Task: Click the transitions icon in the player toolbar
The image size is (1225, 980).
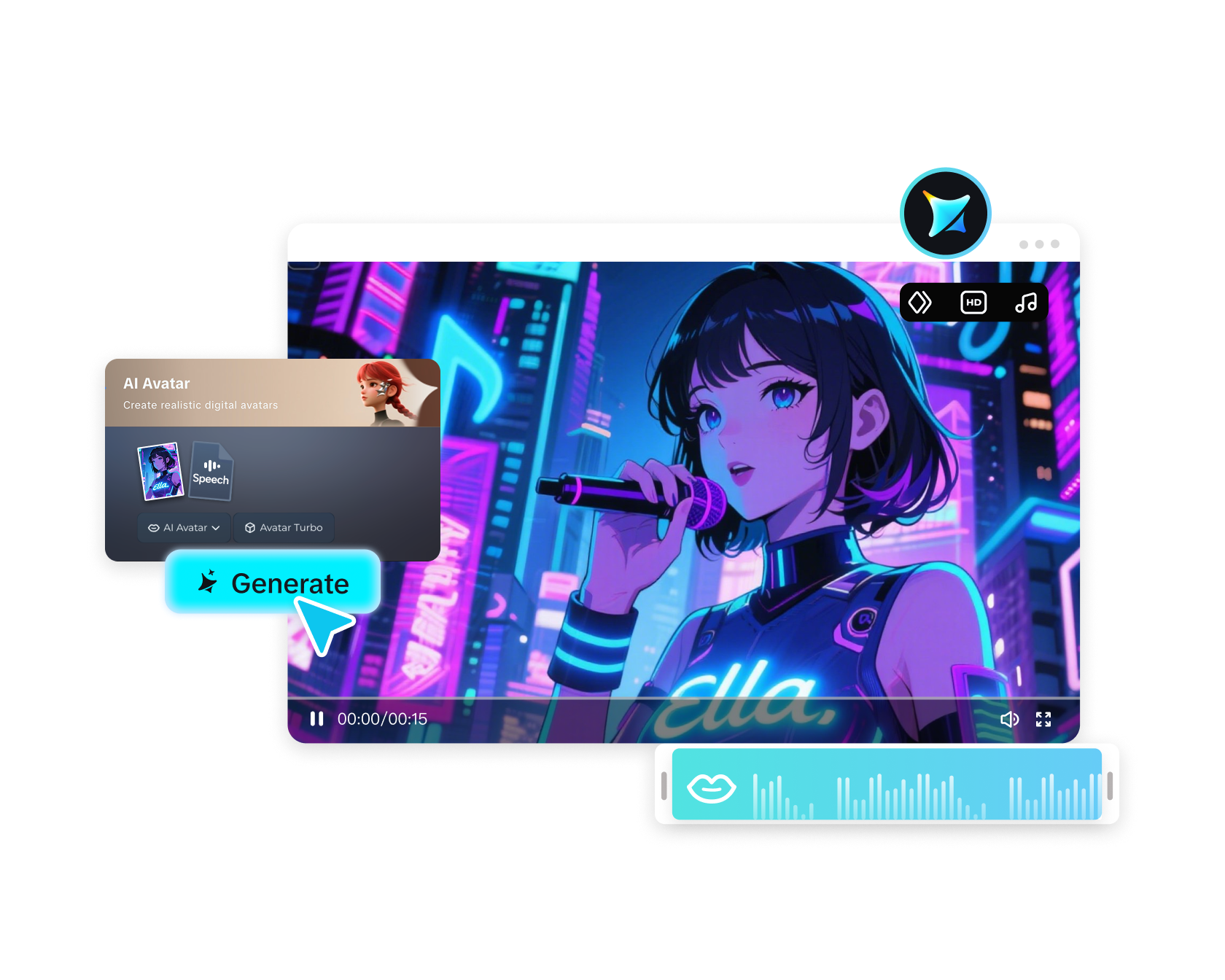Action: tap(921, 302)
